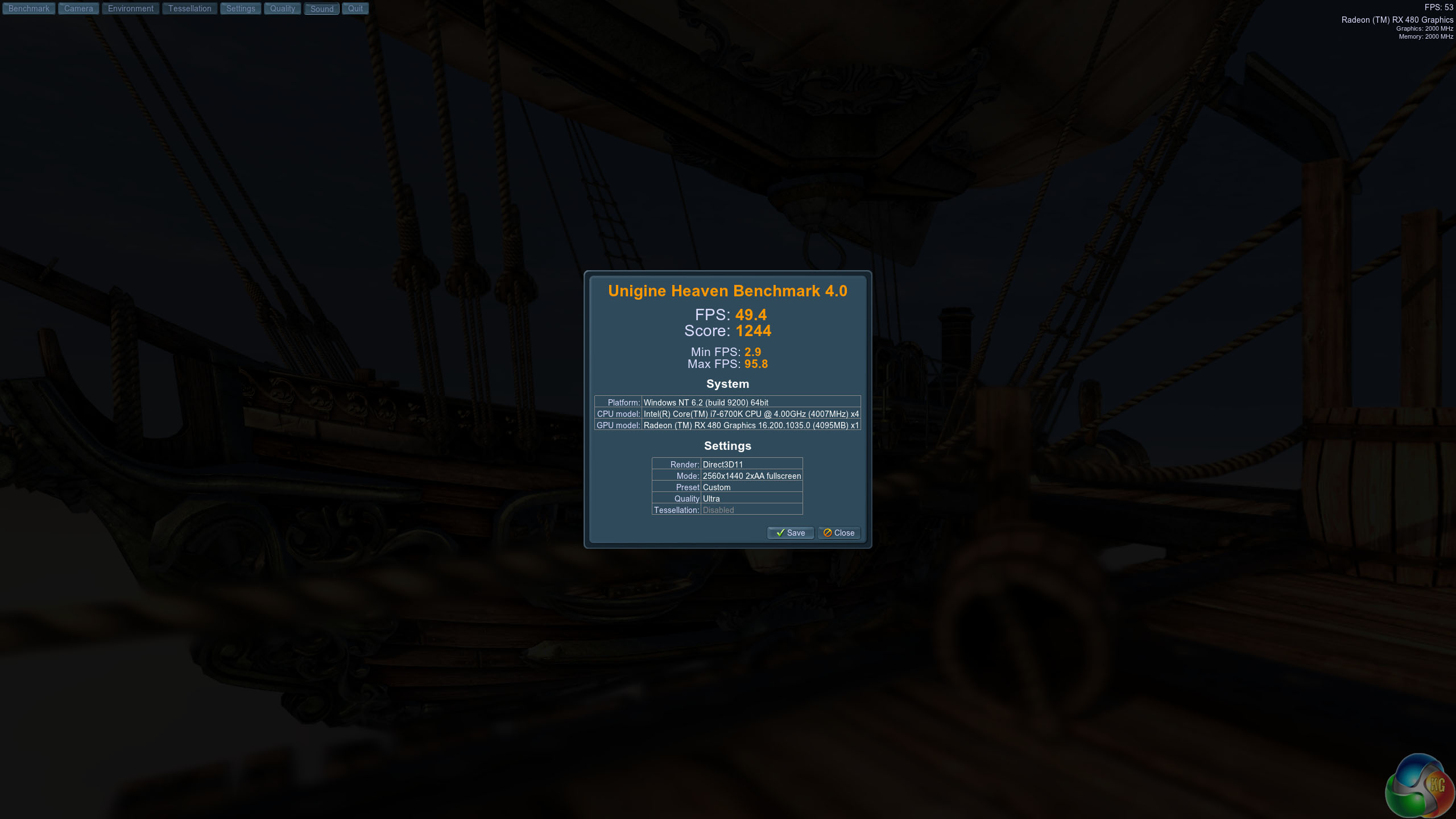Image resolution: width=1456 pixels, height=819 pixels.
Task: Open the Benchmark menu button
Action: coord(29,9)
